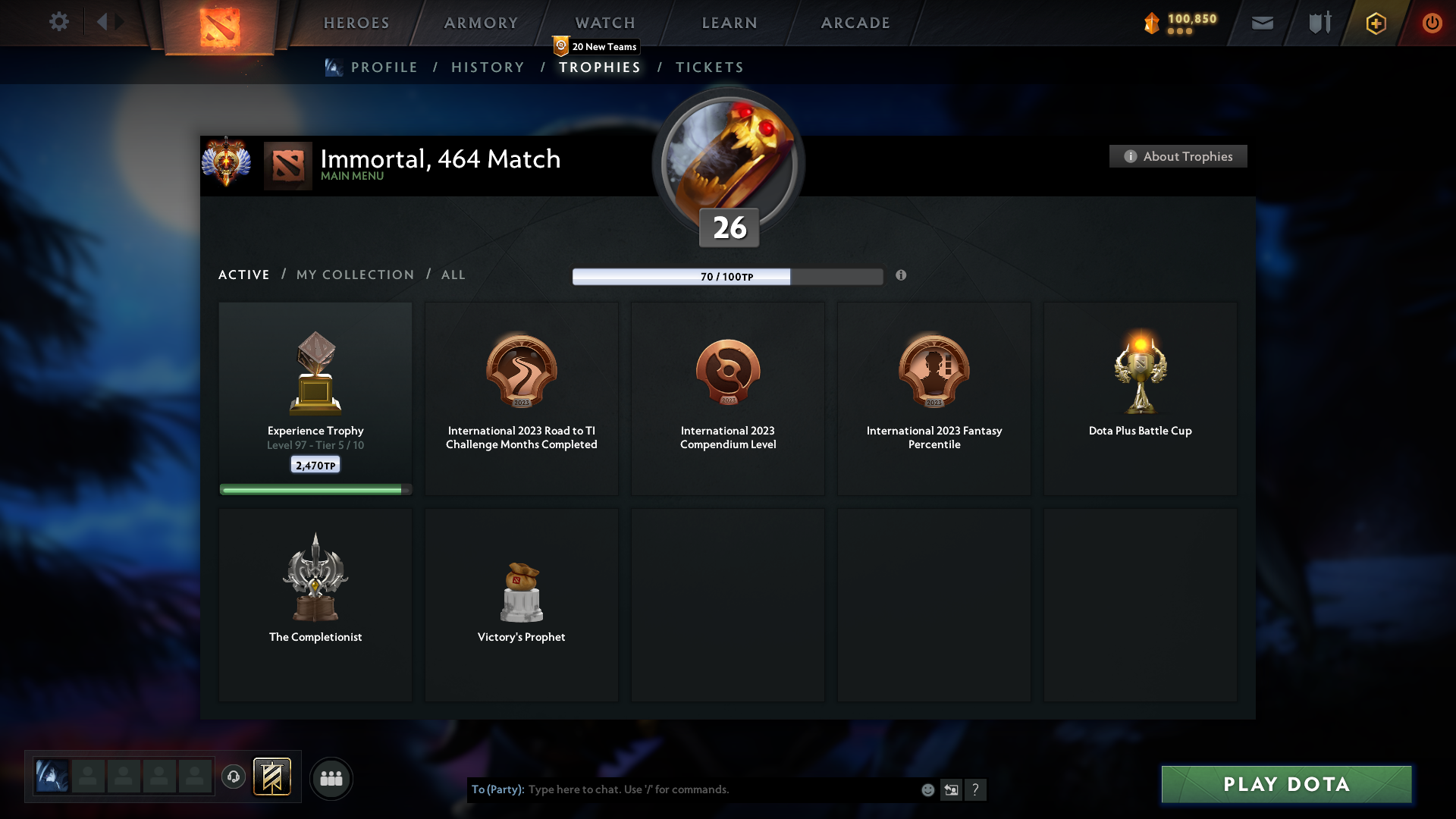1456x819 pixels.
Task: Open the mail notifications envelope icon
Action: (1263, 23)
